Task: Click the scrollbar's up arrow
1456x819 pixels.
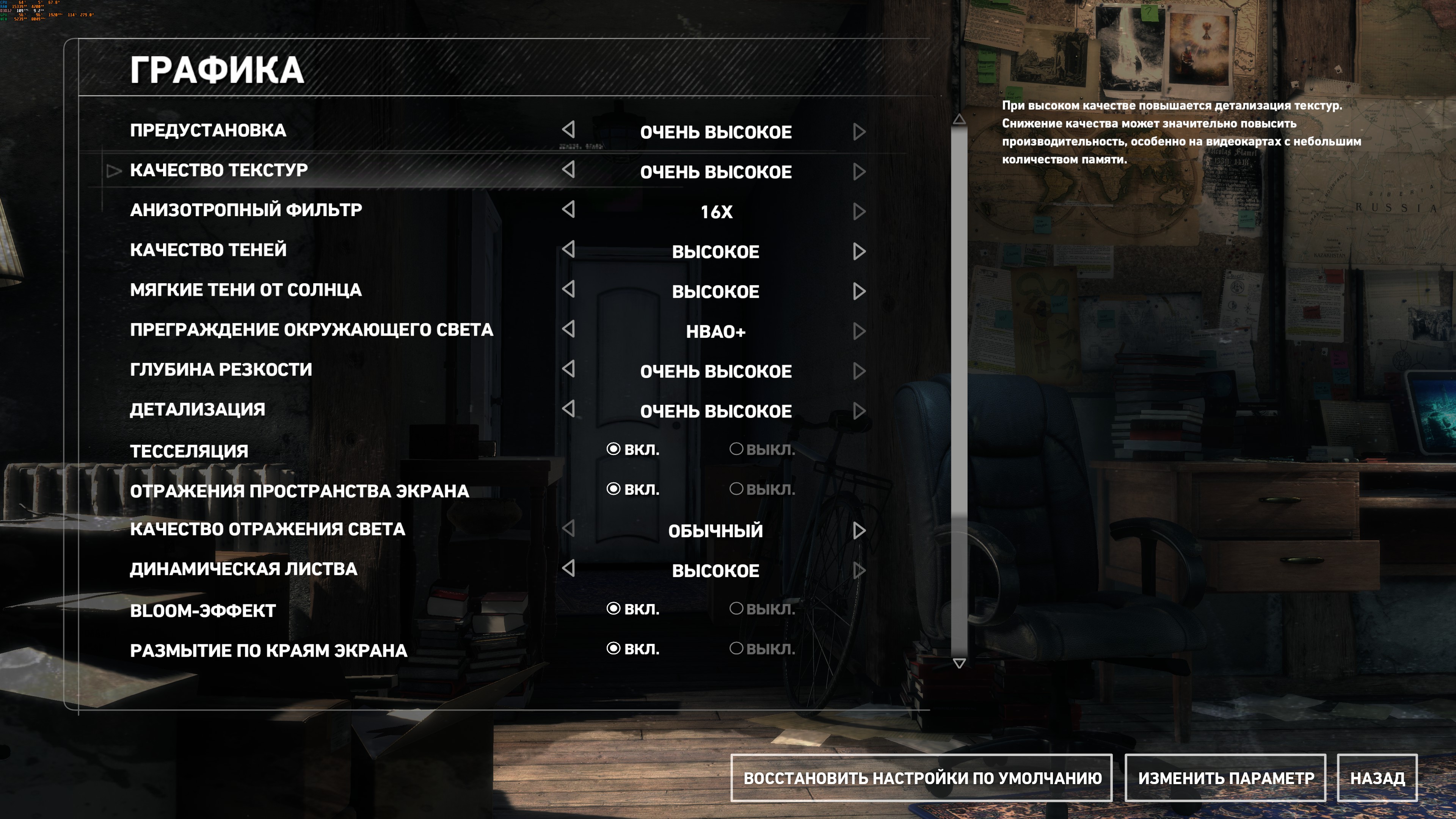Action: (x=959, y=119)
